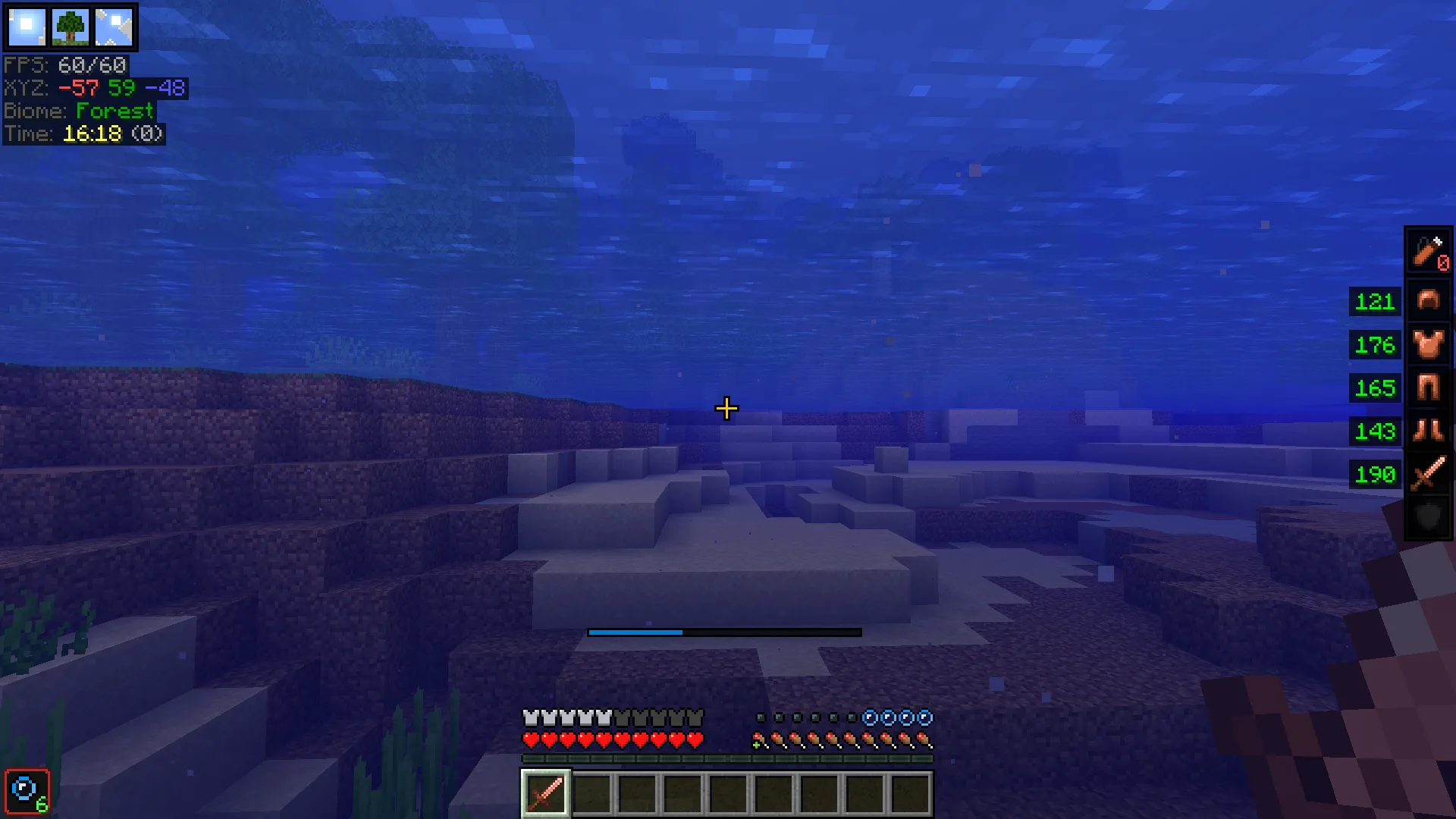The height and width of the screenshot is (819, 1456).
Task: Select the copper helmet icon
Action: 1428,301
